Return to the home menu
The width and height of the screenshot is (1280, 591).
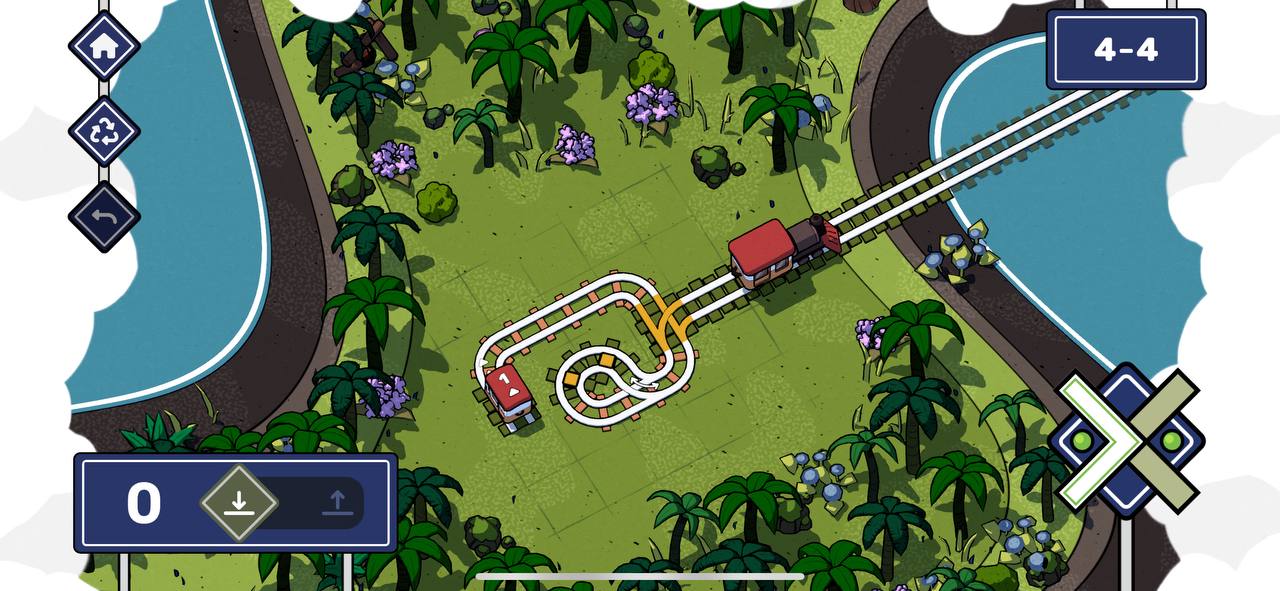[x=104, y=46]
